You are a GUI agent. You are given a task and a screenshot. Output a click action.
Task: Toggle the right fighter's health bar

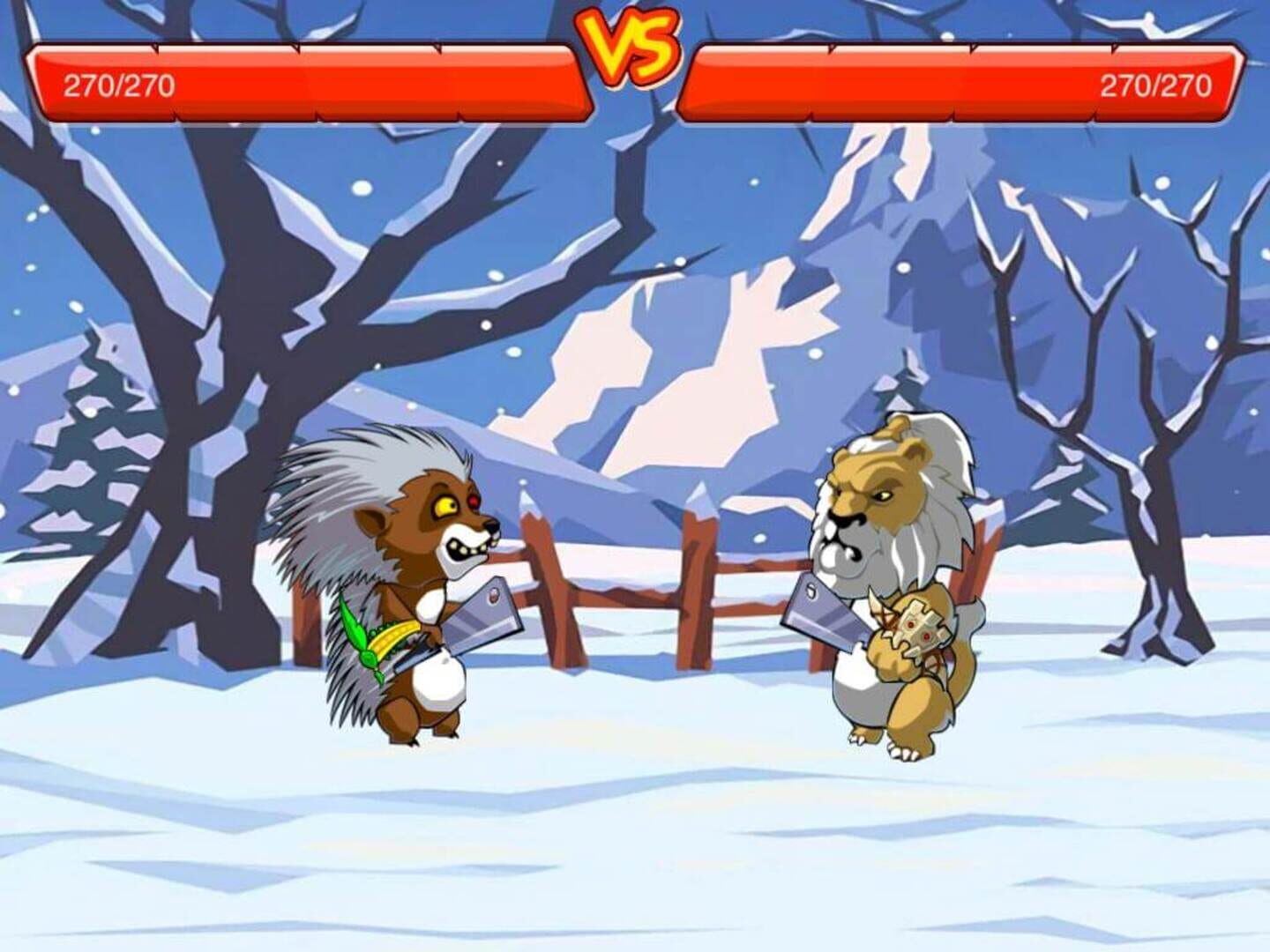961,78
